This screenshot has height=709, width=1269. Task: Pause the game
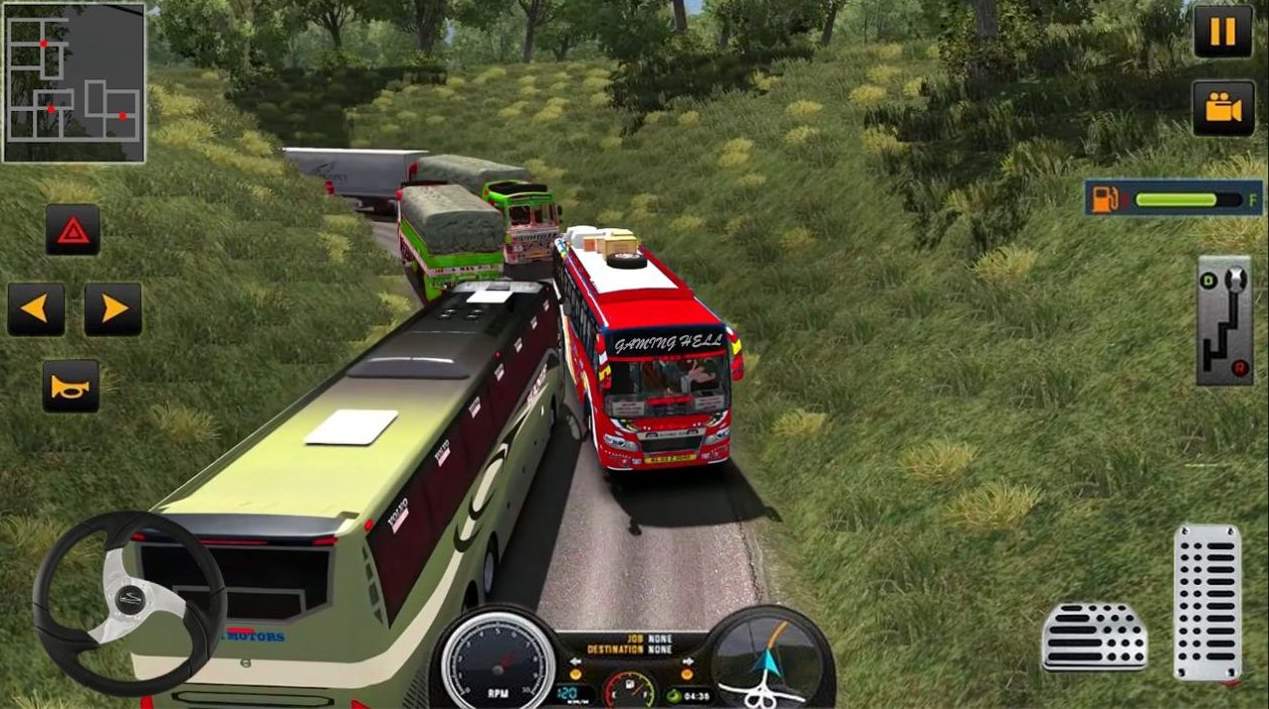(x=1222, y=31)
